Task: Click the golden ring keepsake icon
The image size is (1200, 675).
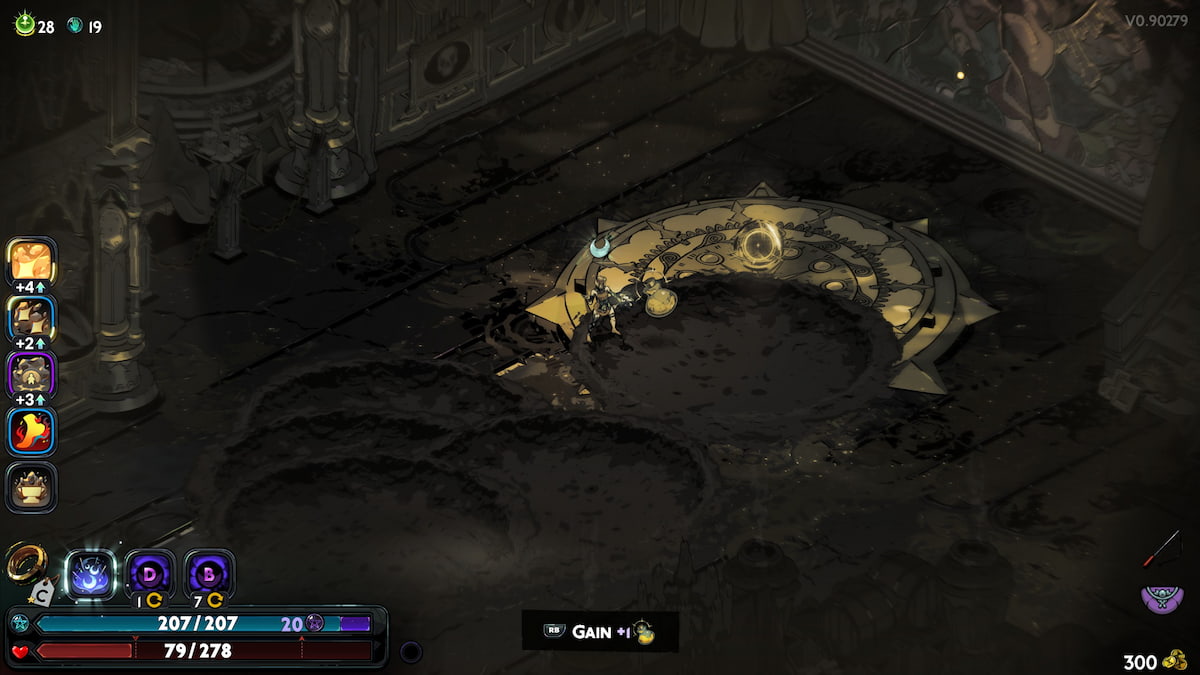Action: pos(25,563)
